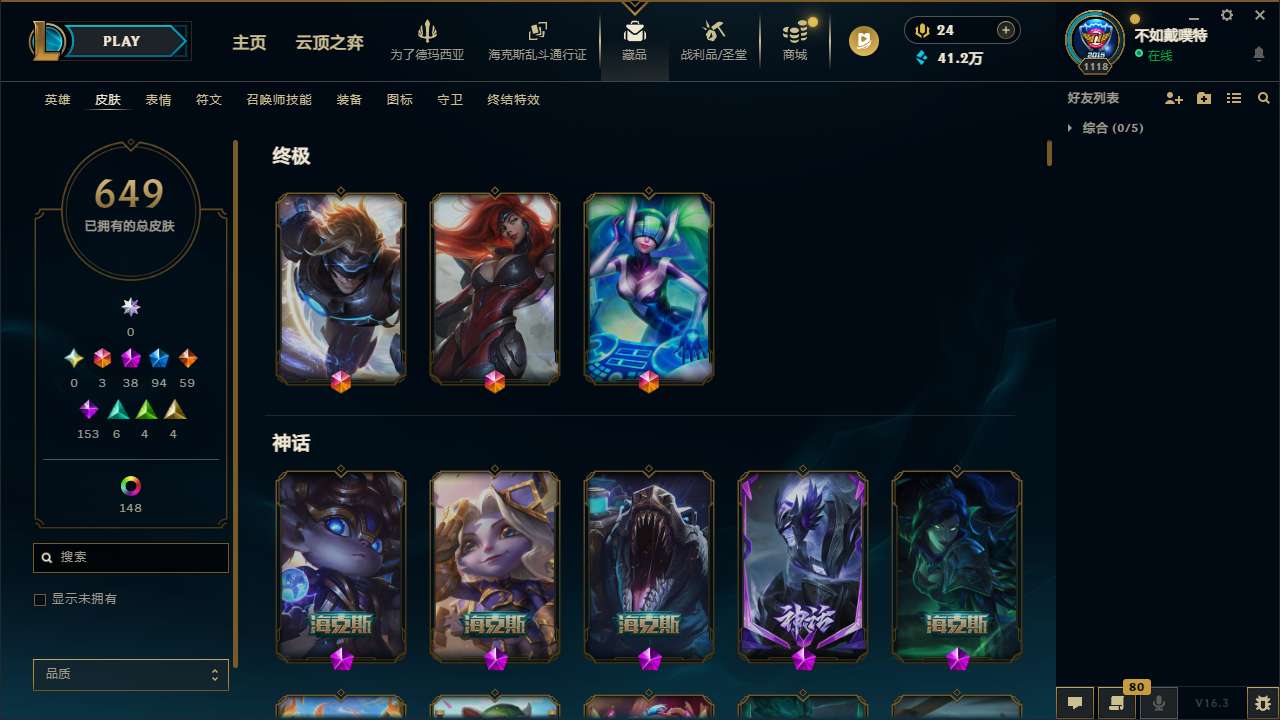Open the 品质 quality dropdown

pyautogui.click(x=130, y=674)
